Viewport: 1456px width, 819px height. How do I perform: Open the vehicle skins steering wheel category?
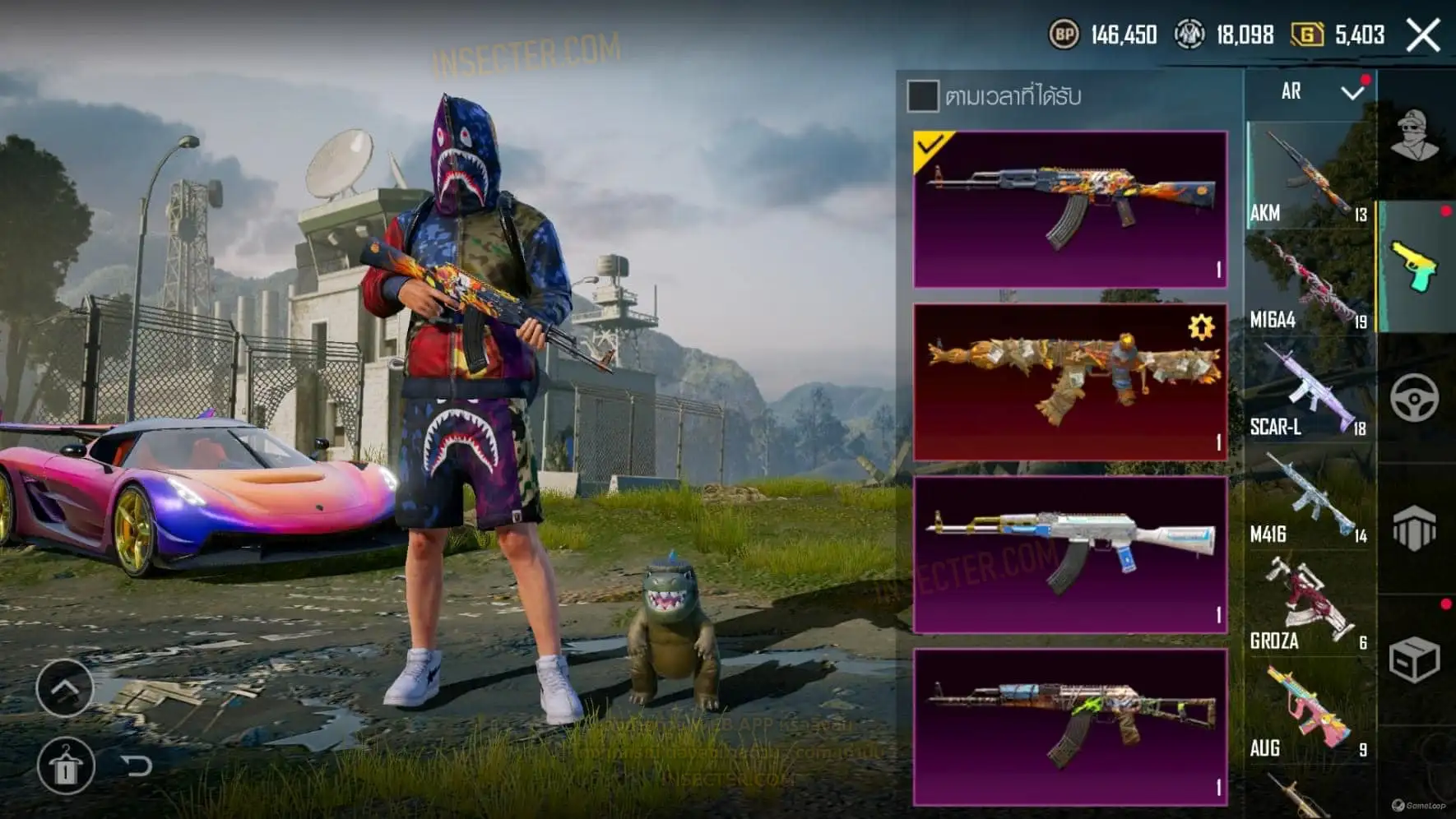click(x=1414, y=398)
